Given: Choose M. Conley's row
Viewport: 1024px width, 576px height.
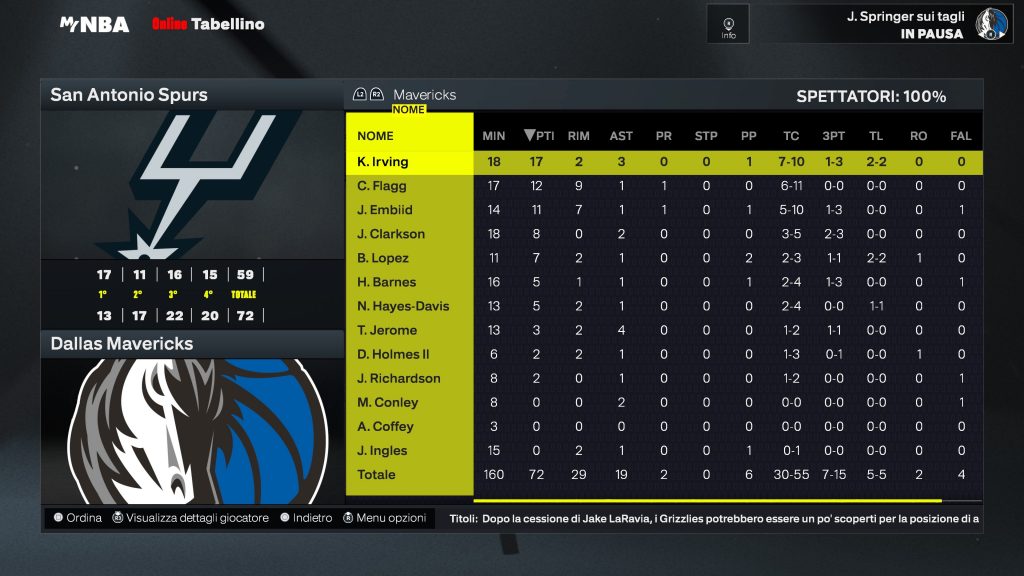Looking at the screenshot, I should 388,402.
